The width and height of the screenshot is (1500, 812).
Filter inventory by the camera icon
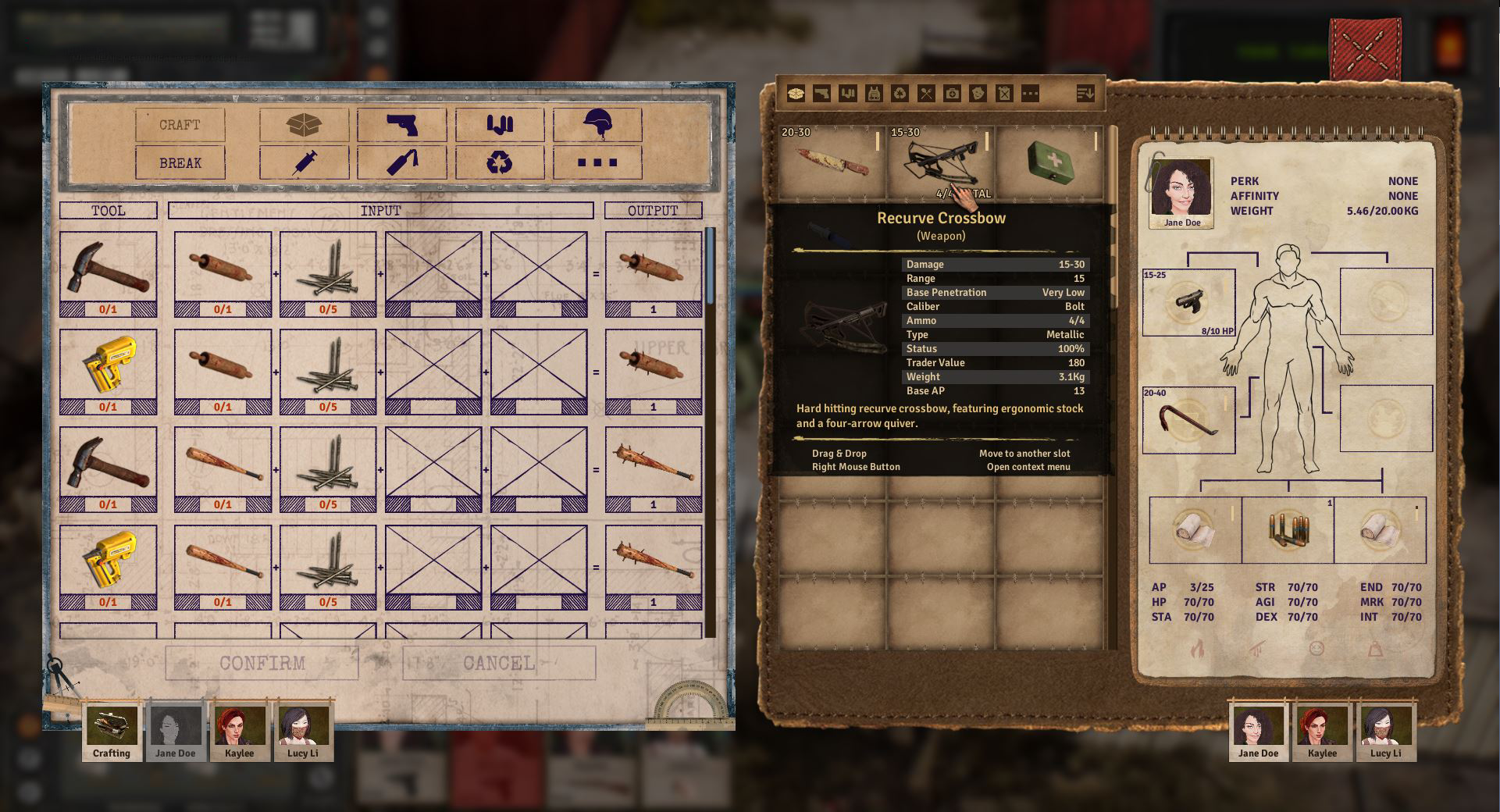(952, 94)
